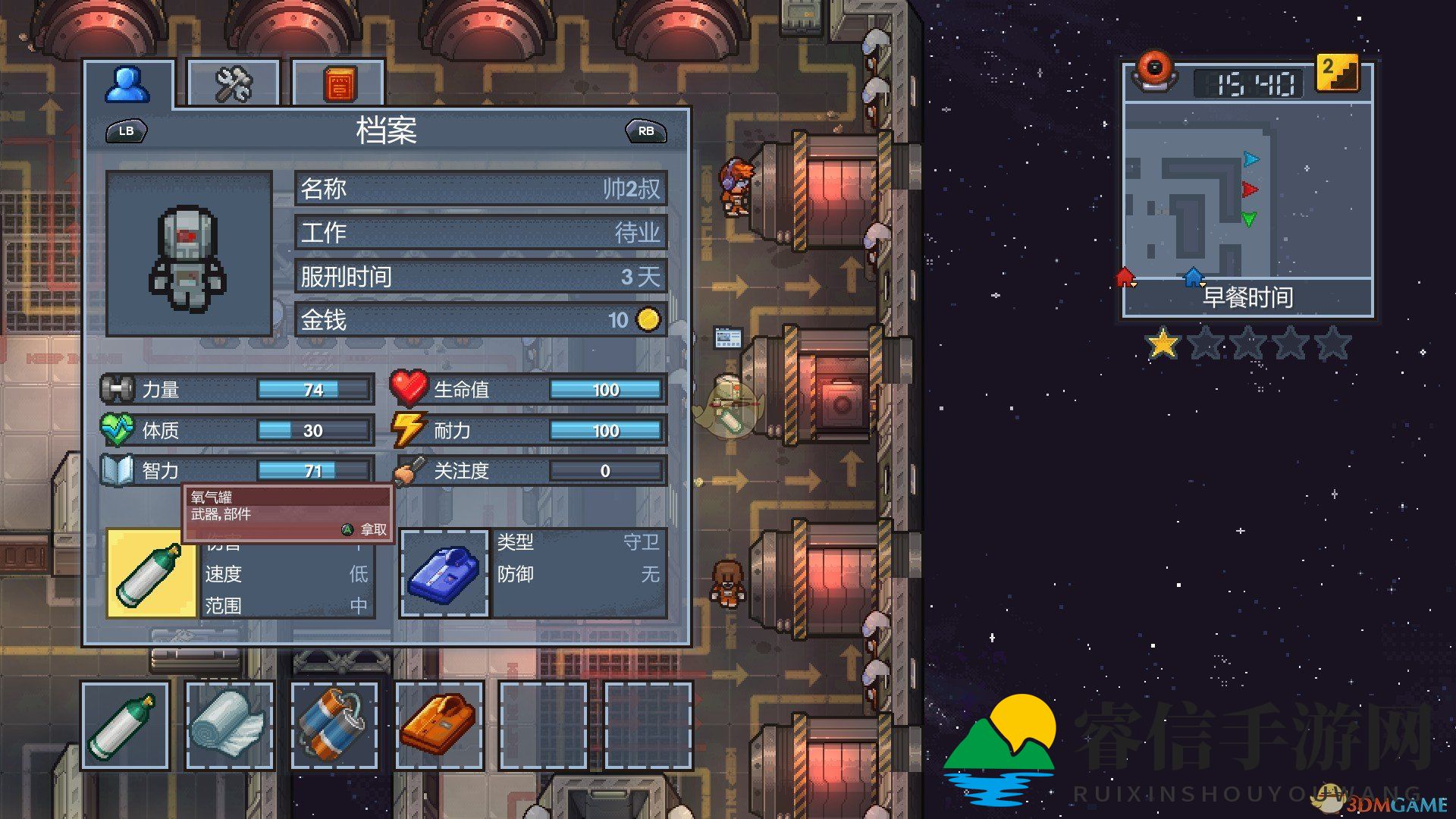Pick the oxygen tank in the inventory bar

125,726
